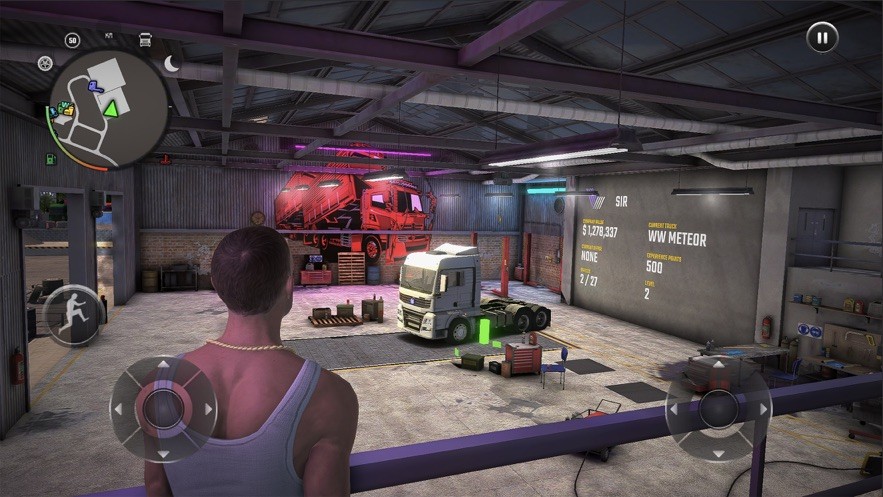883x497 pixels.
Task: Tap the up arrow on the movement joystick
Action: click(163, 367)
